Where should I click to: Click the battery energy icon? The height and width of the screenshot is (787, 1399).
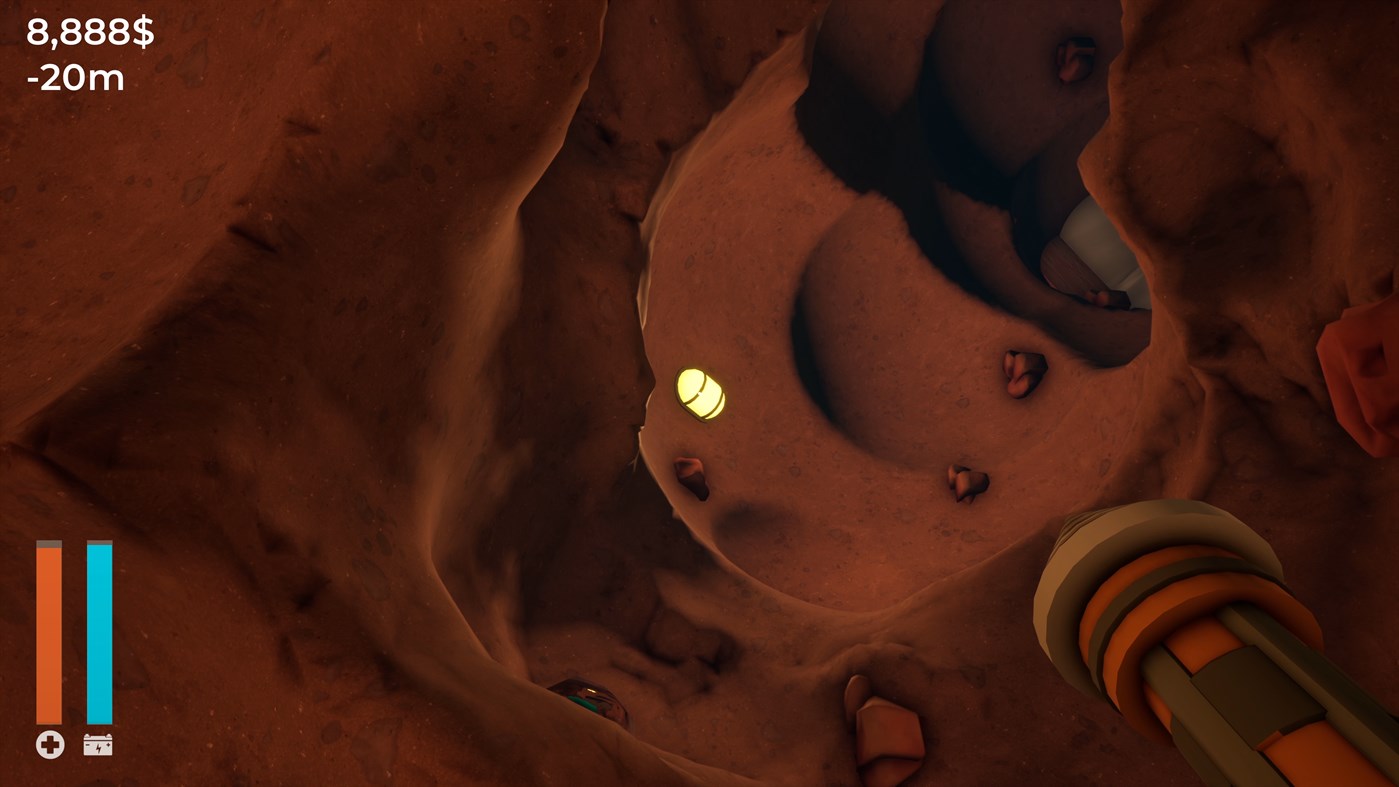[98, 743]
